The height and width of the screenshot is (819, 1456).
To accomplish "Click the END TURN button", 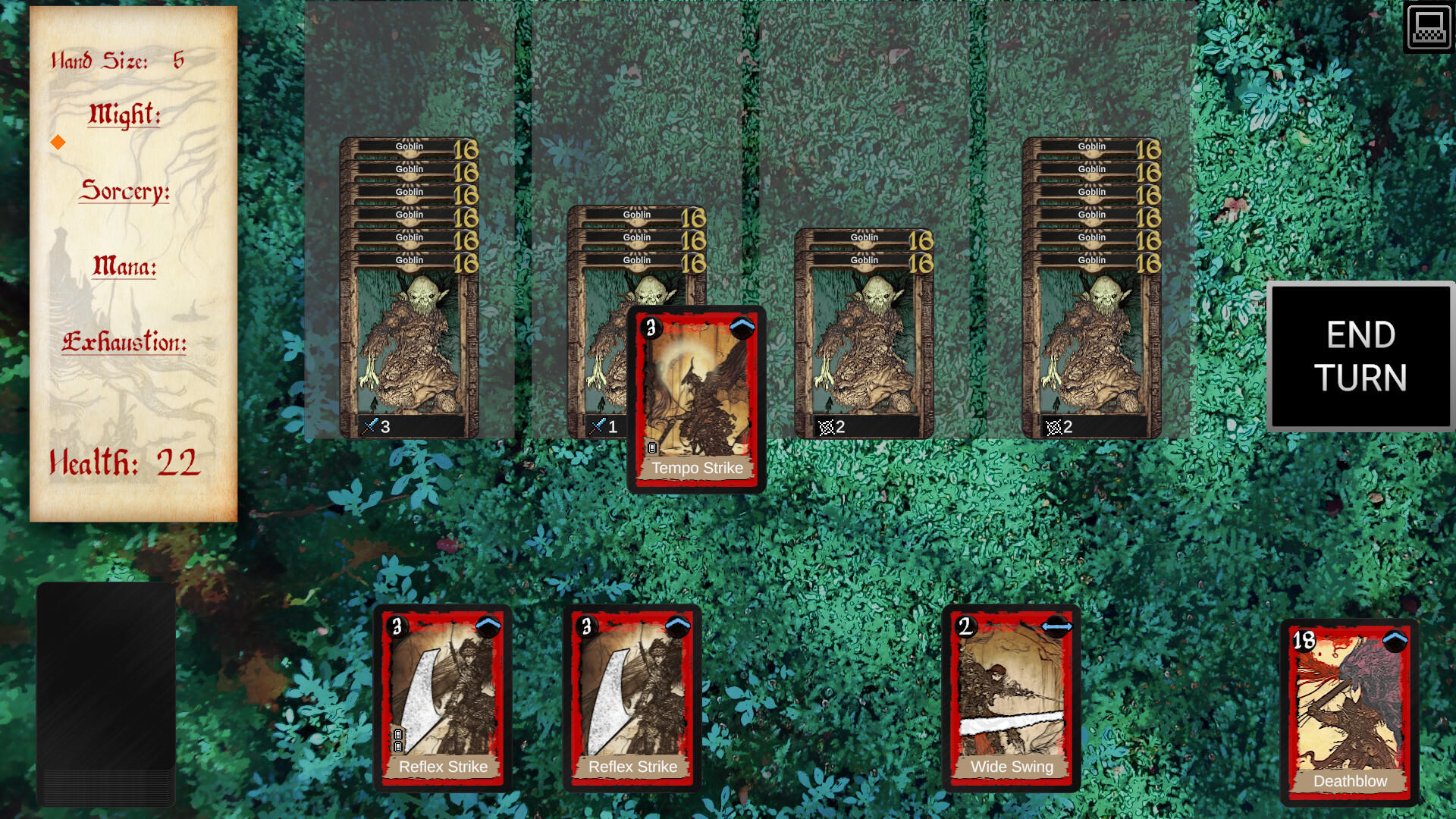I will coord(1360,357).
